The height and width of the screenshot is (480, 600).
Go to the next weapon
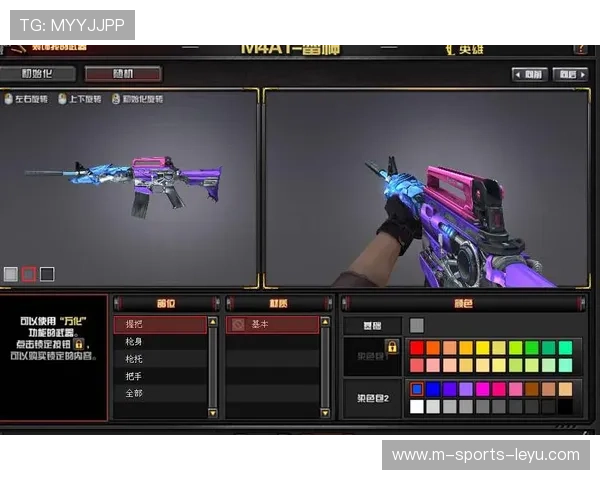tap(570, 74)
